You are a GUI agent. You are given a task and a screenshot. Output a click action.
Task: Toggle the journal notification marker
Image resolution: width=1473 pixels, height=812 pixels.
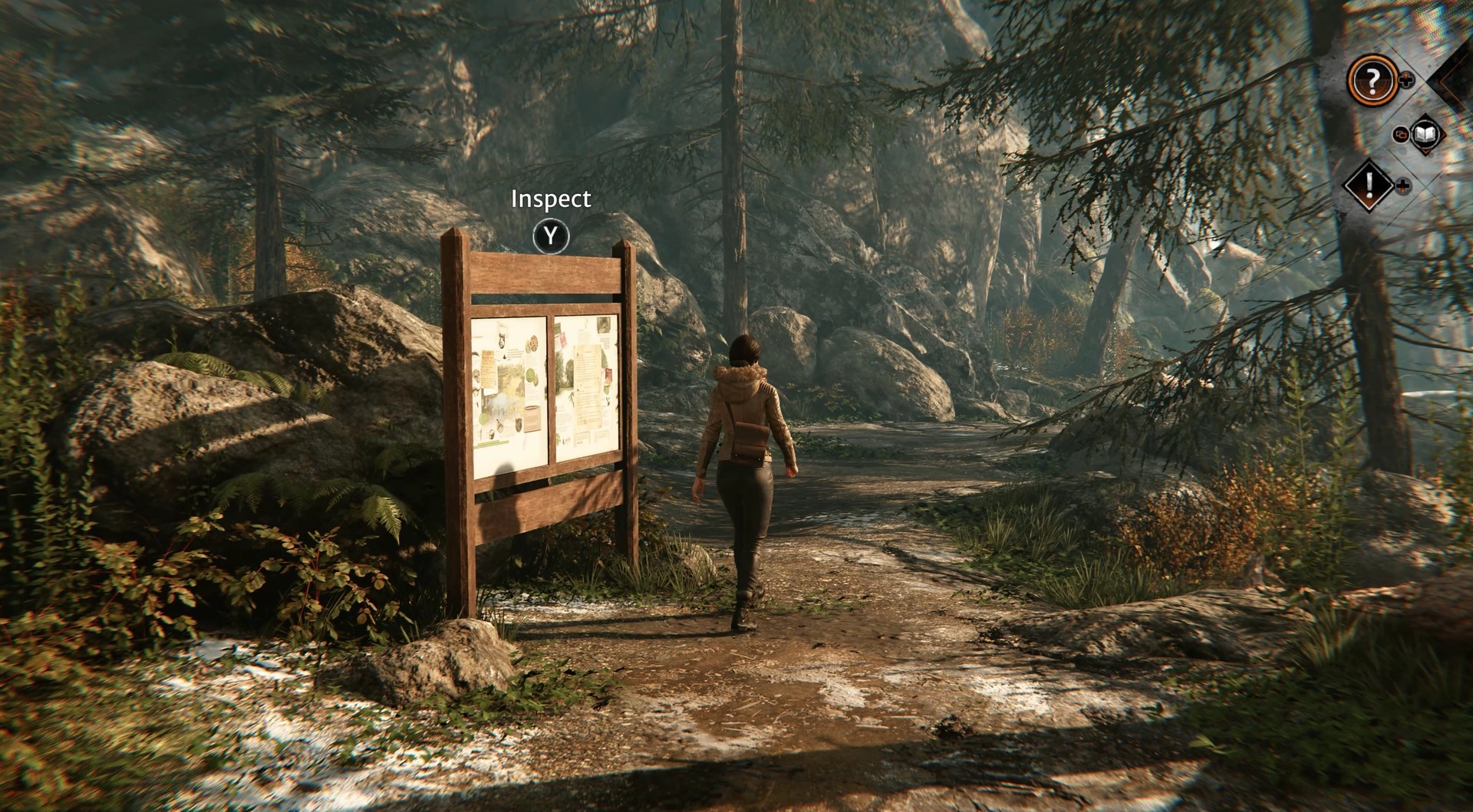(1424, 135)
